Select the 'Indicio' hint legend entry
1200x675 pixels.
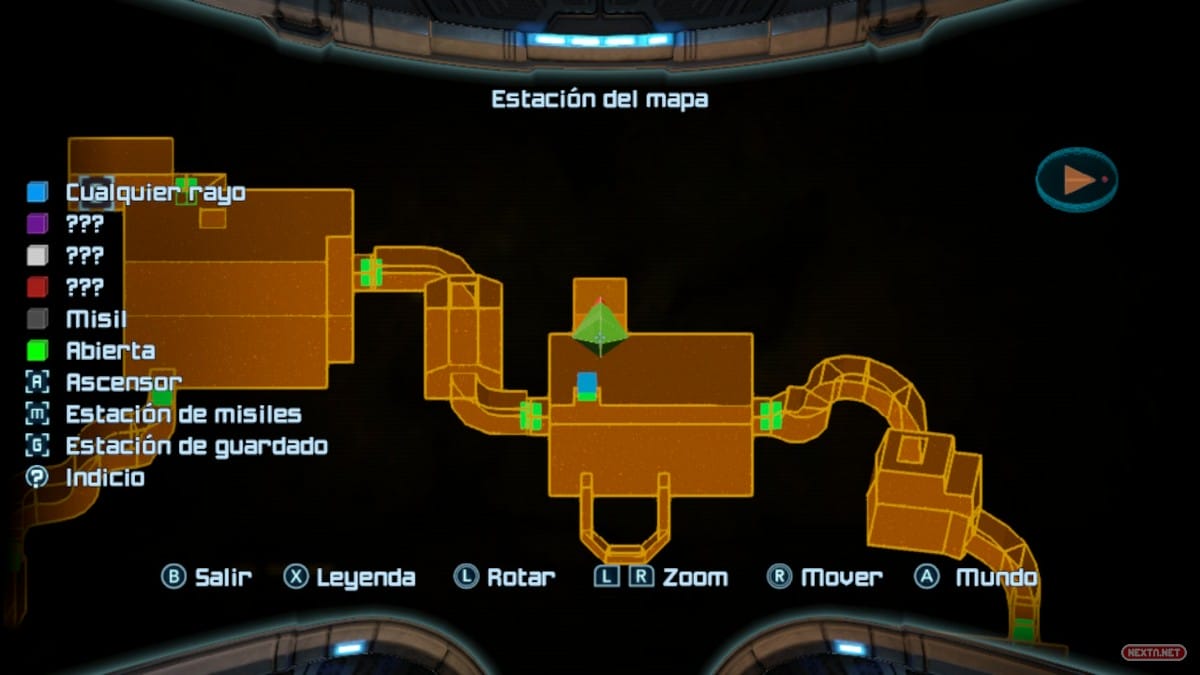pos(105,478)
